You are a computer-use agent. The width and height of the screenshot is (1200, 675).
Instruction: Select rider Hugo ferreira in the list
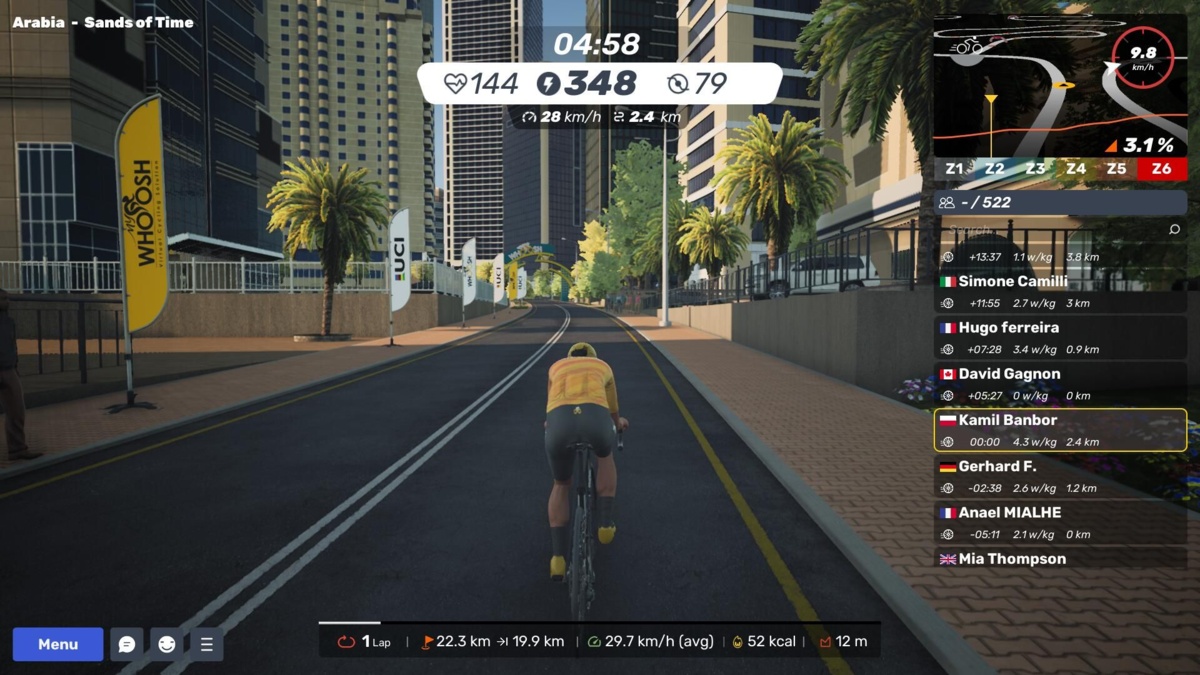coord(1060,338)
